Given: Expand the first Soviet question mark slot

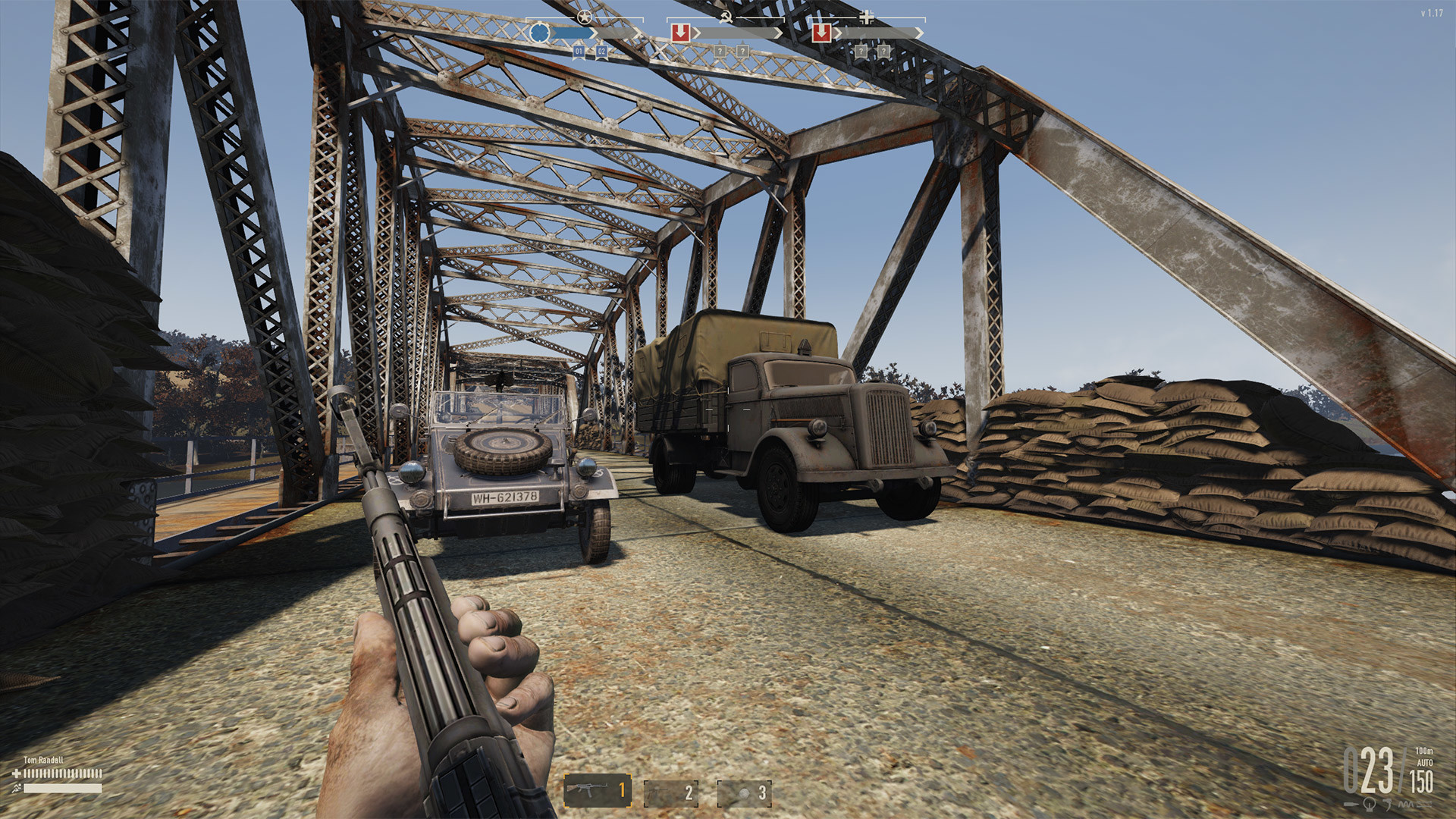Looking at the screenshot, I should (x=720, y=51).
